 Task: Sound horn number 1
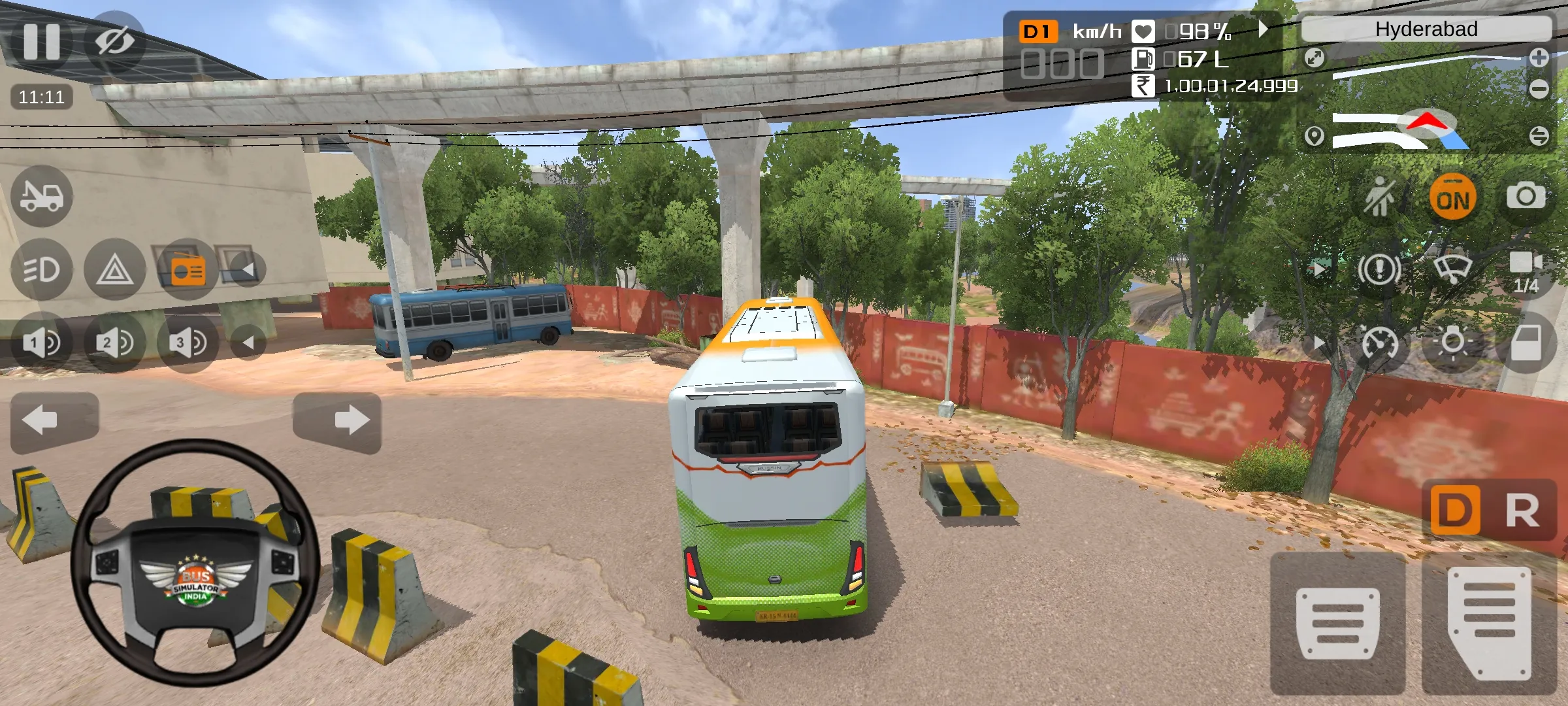coord(41,343)
